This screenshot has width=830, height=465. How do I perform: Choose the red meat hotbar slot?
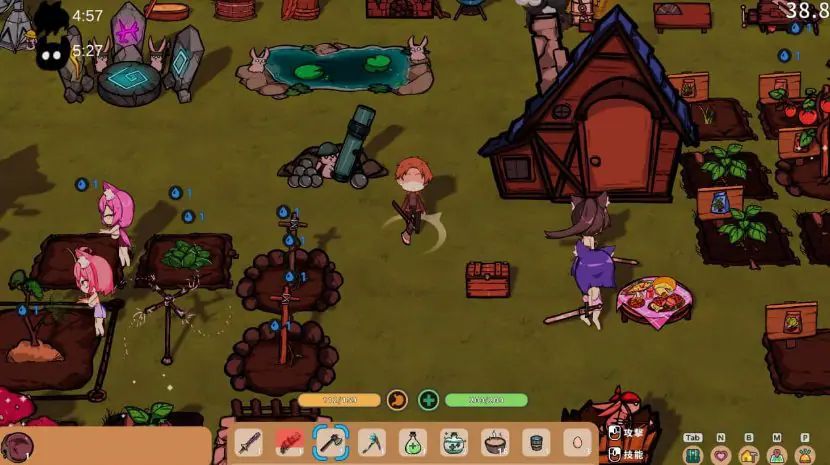[x=289, y=442]
